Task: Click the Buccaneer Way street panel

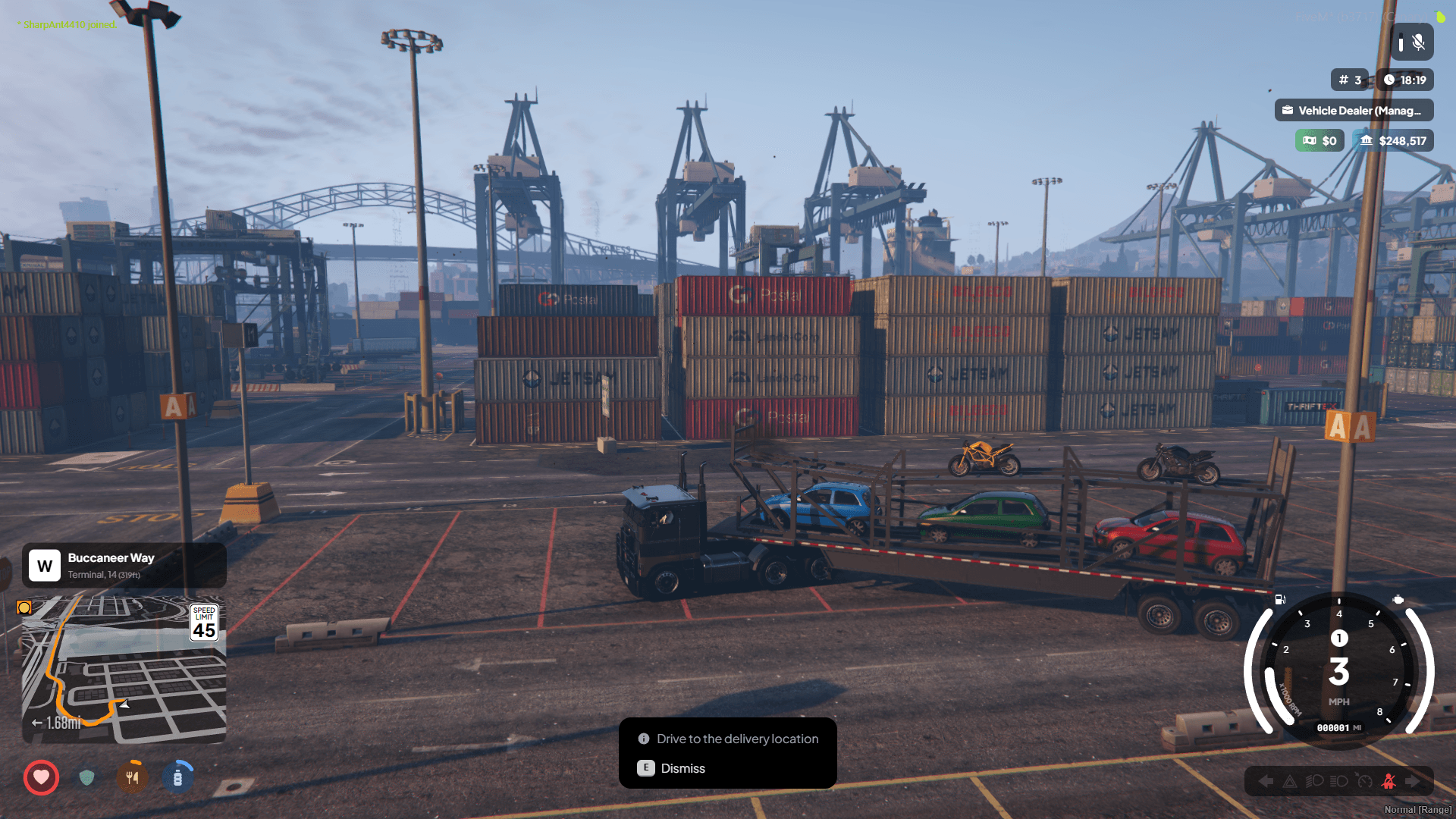Action: coord(124,565)
